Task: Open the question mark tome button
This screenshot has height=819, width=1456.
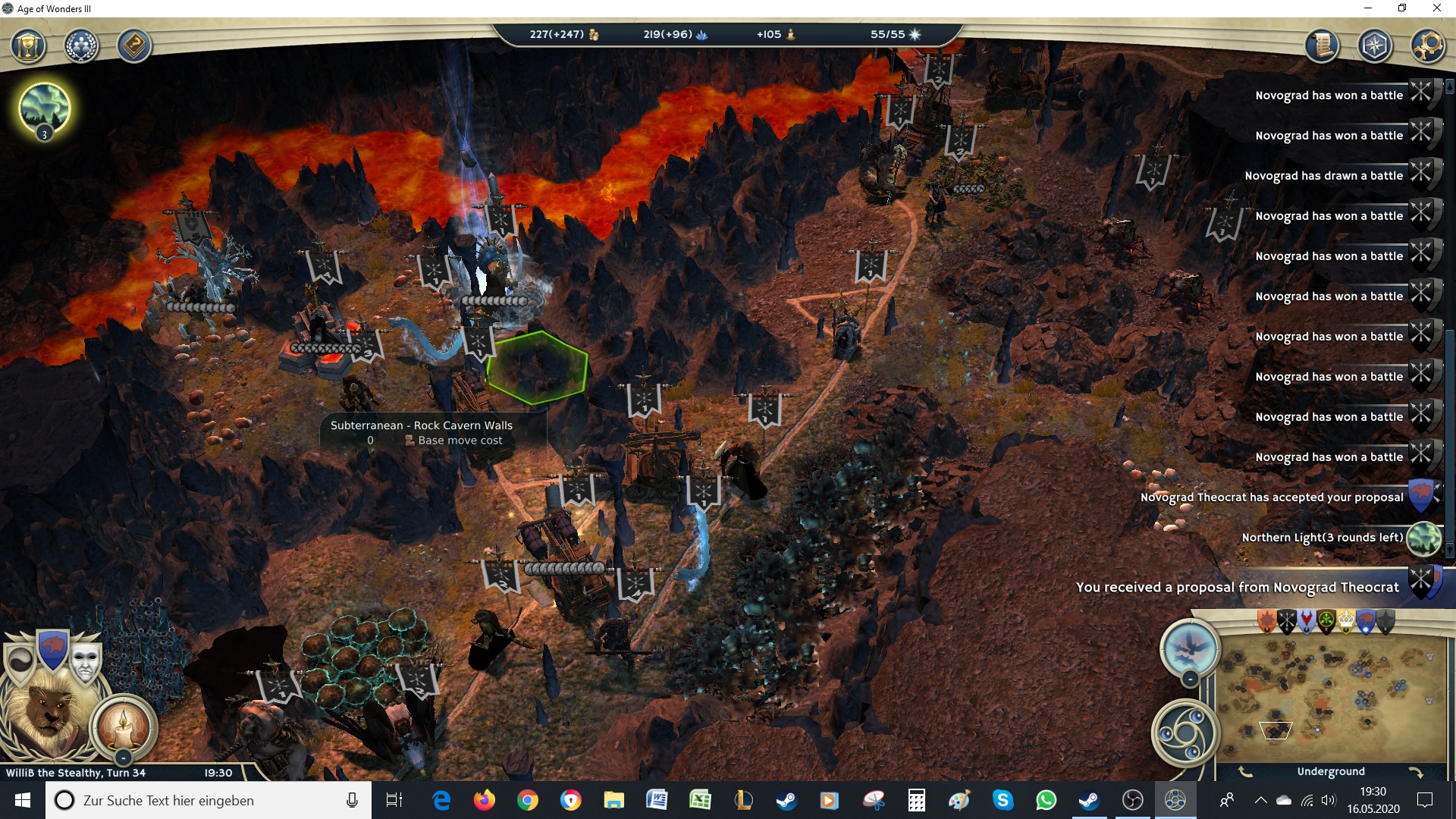Action: [134, 46]
